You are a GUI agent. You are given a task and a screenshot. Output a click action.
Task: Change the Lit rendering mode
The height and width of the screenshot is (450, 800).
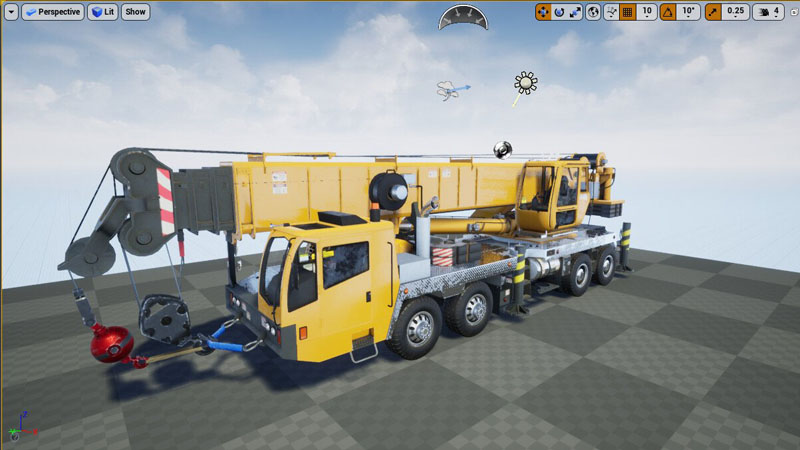tap(102, 12)
